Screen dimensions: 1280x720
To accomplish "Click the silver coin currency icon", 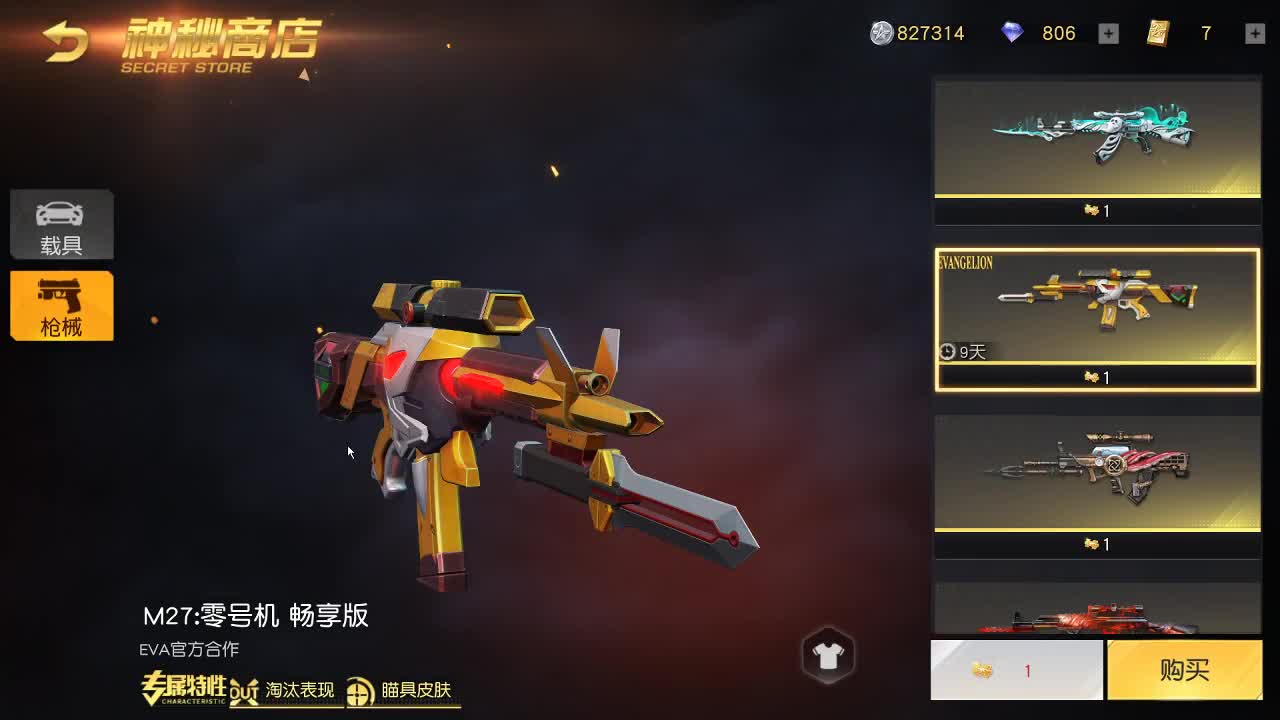I will [x=884, y=33].
